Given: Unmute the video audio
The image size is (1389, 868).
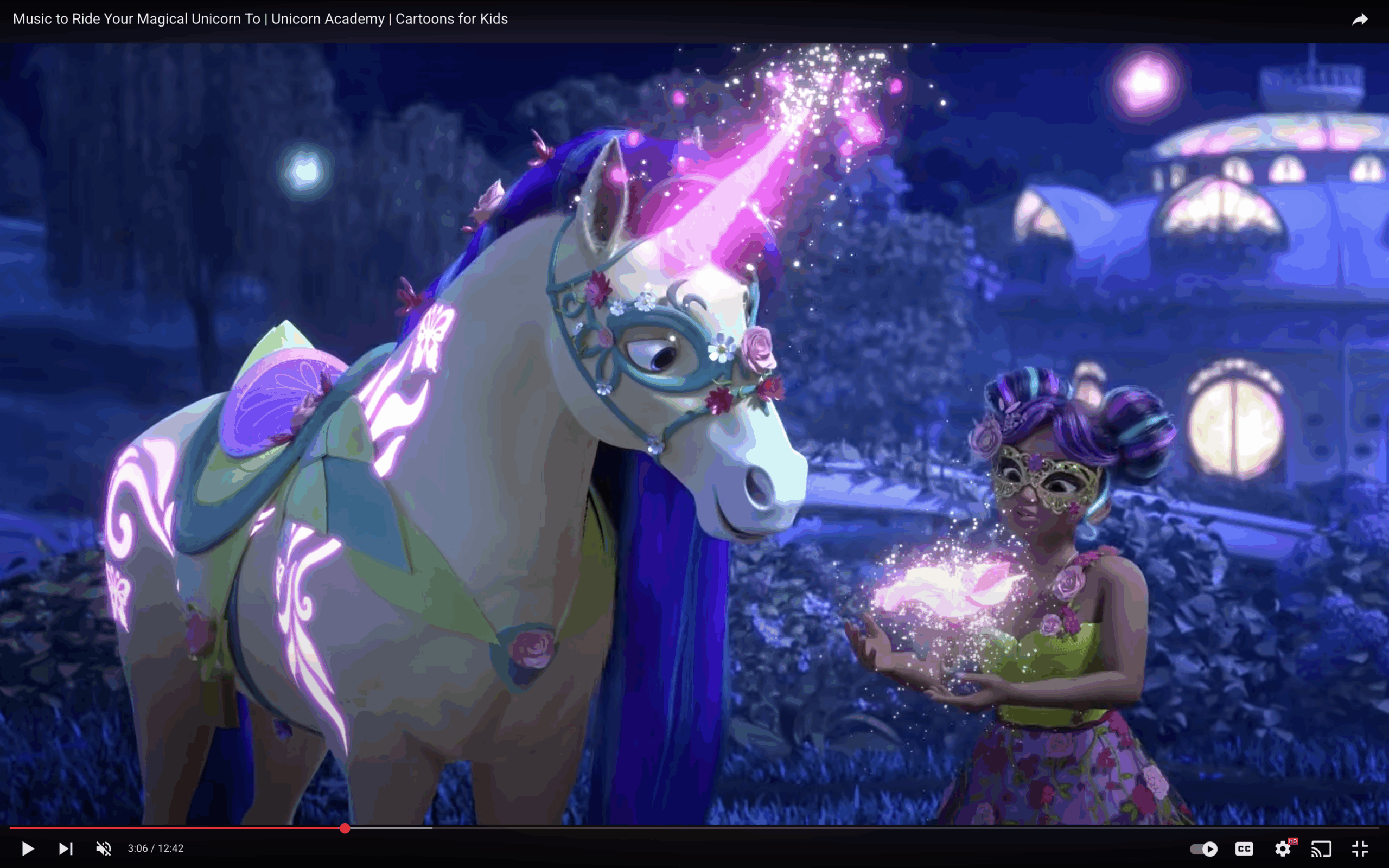Looking at the screenshot, I should (x=103, y=848).
